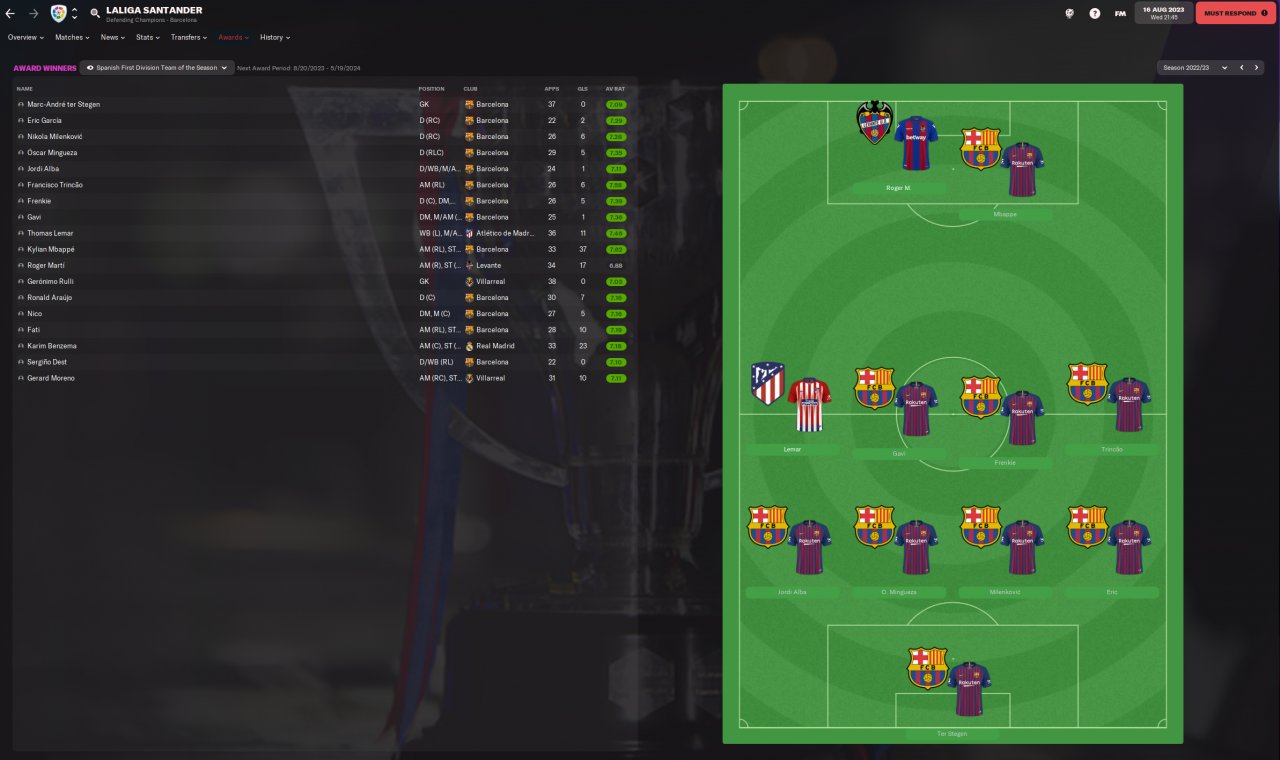Sort the list by Apps column

pos(551,89)
